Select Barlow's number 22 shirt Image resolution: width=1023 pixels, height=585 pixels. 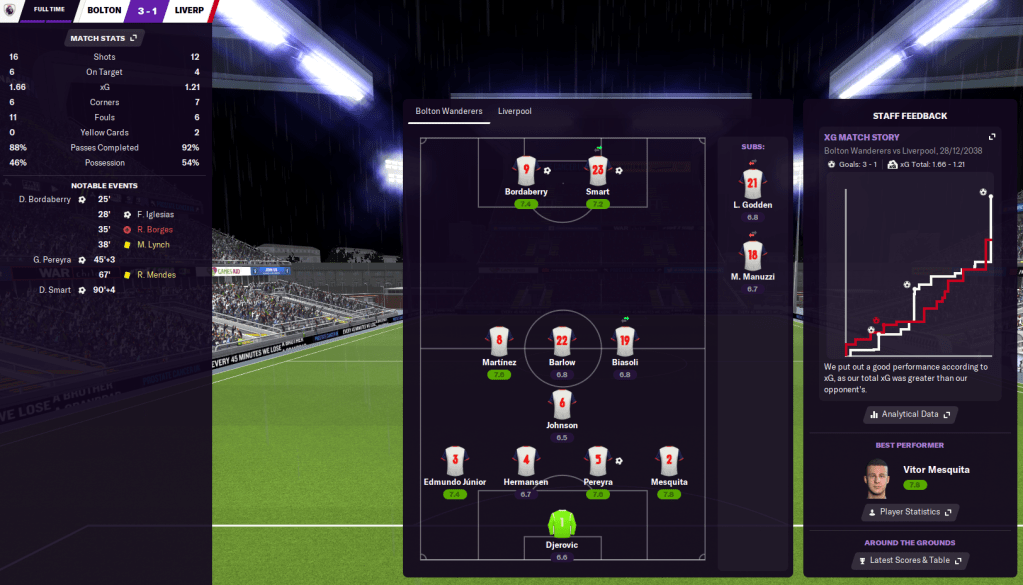(562, 340)
